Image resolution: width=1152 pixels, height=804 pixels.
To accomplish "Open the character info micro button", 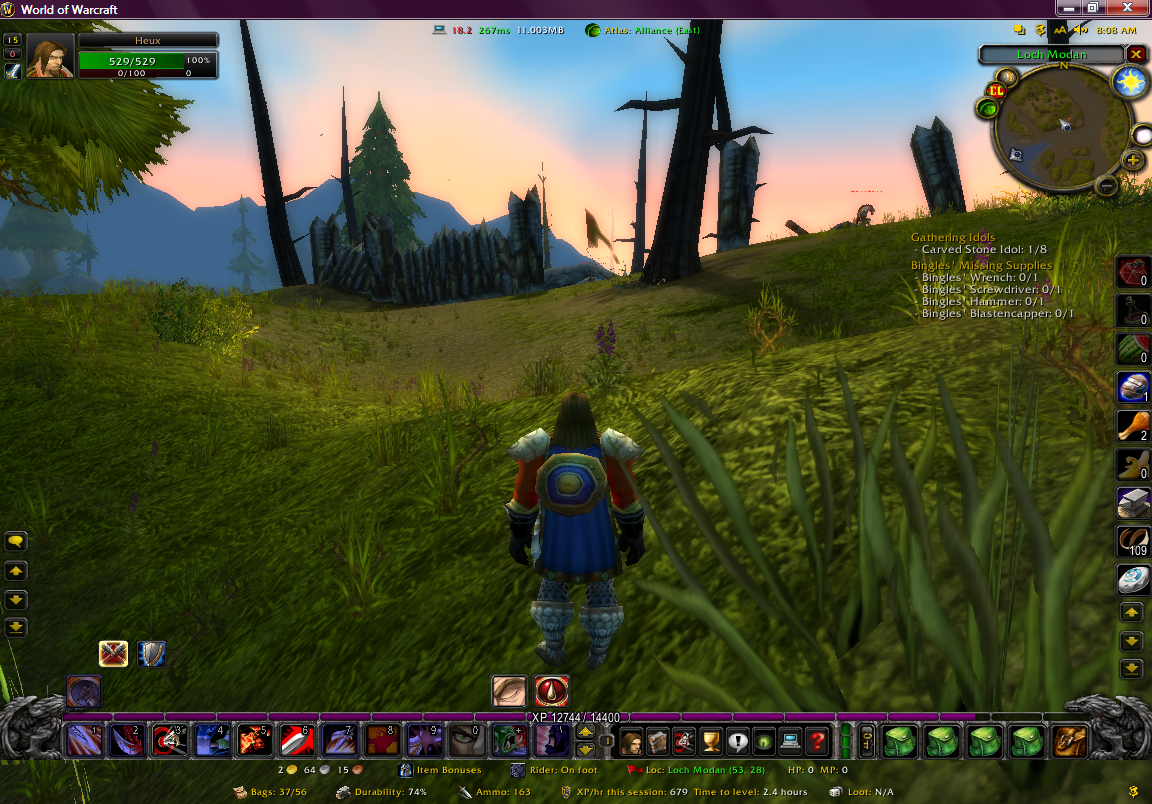I will pos(632,741).
